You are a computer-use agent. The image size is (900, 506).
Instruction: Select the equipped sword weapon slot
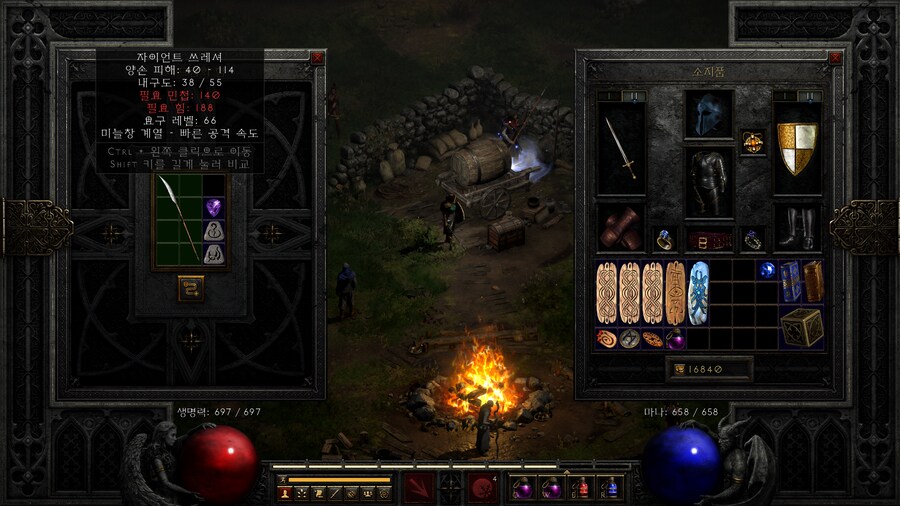click(620, 147)
